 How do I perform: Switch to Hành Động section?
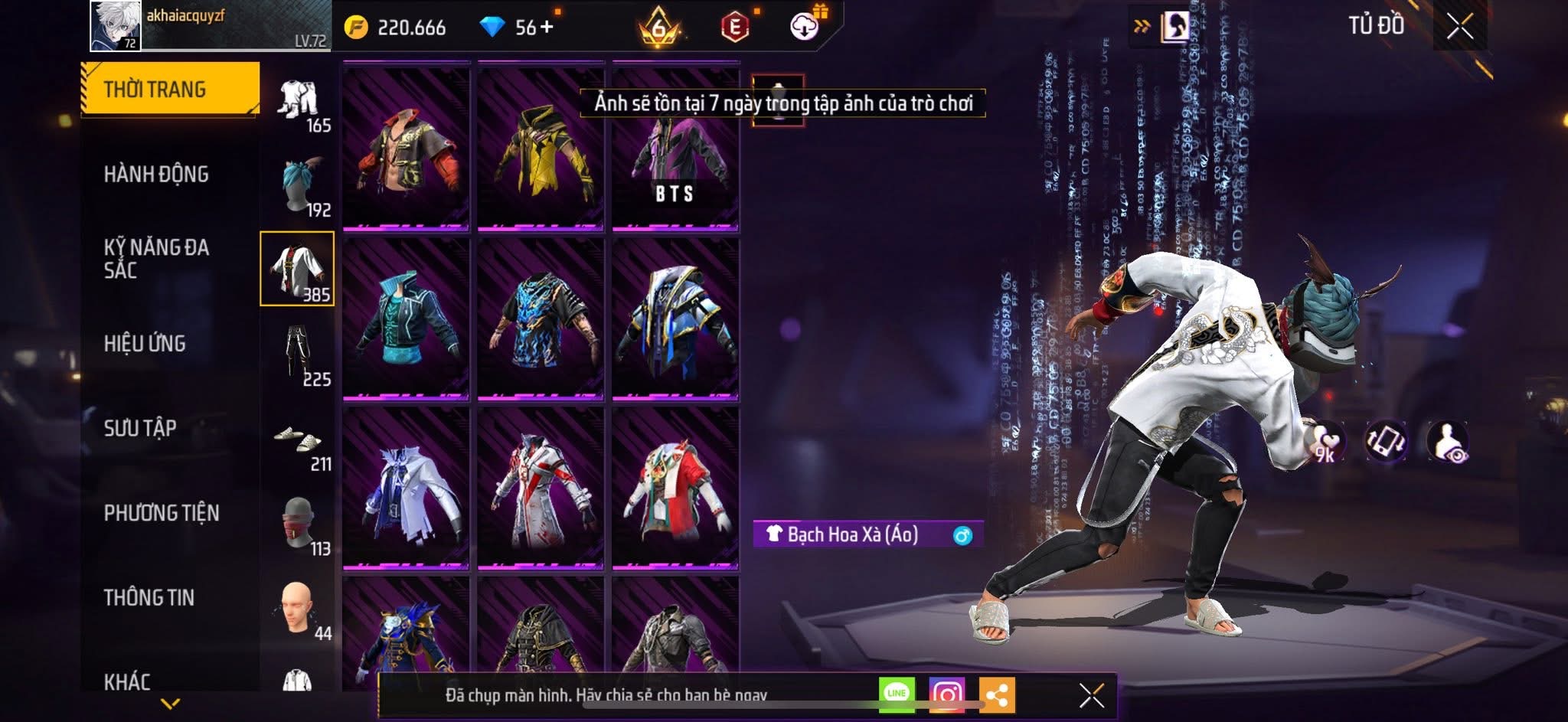(x=156, y=175)
